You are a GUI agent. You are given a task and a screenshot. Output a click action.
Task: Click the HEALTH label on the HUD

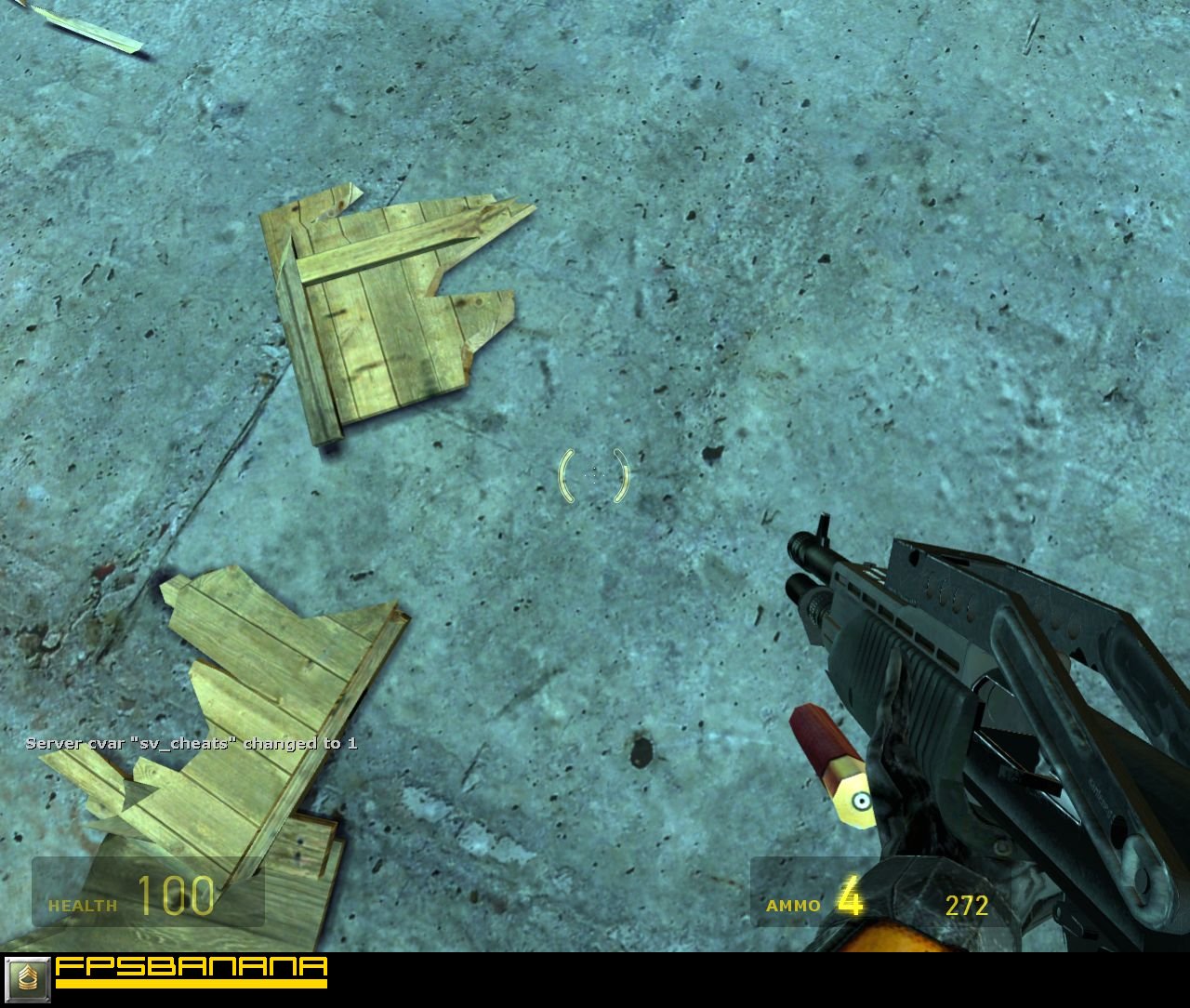(x=82, y=903)
